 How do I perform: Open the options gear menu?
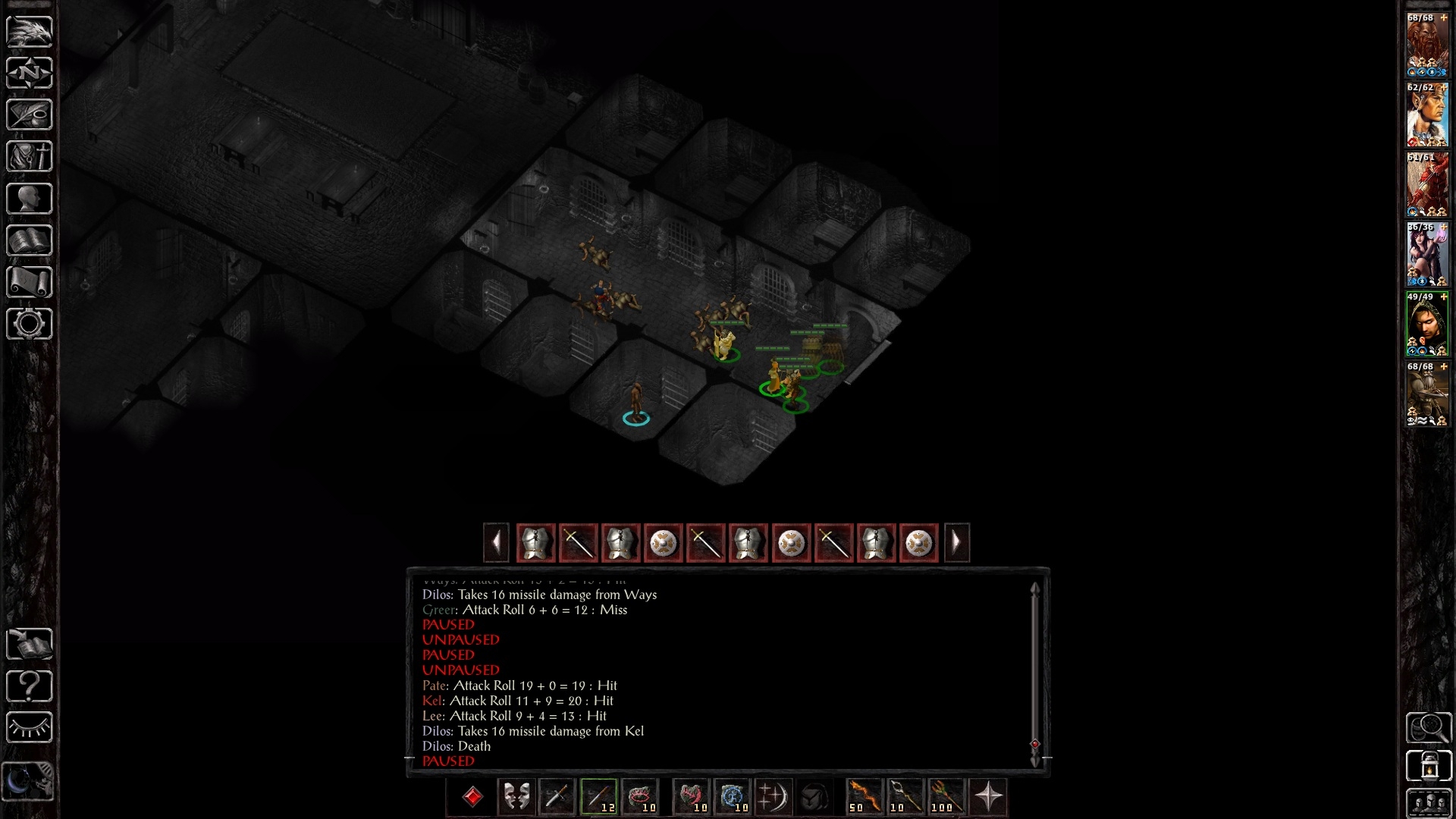tap(30, 324)
